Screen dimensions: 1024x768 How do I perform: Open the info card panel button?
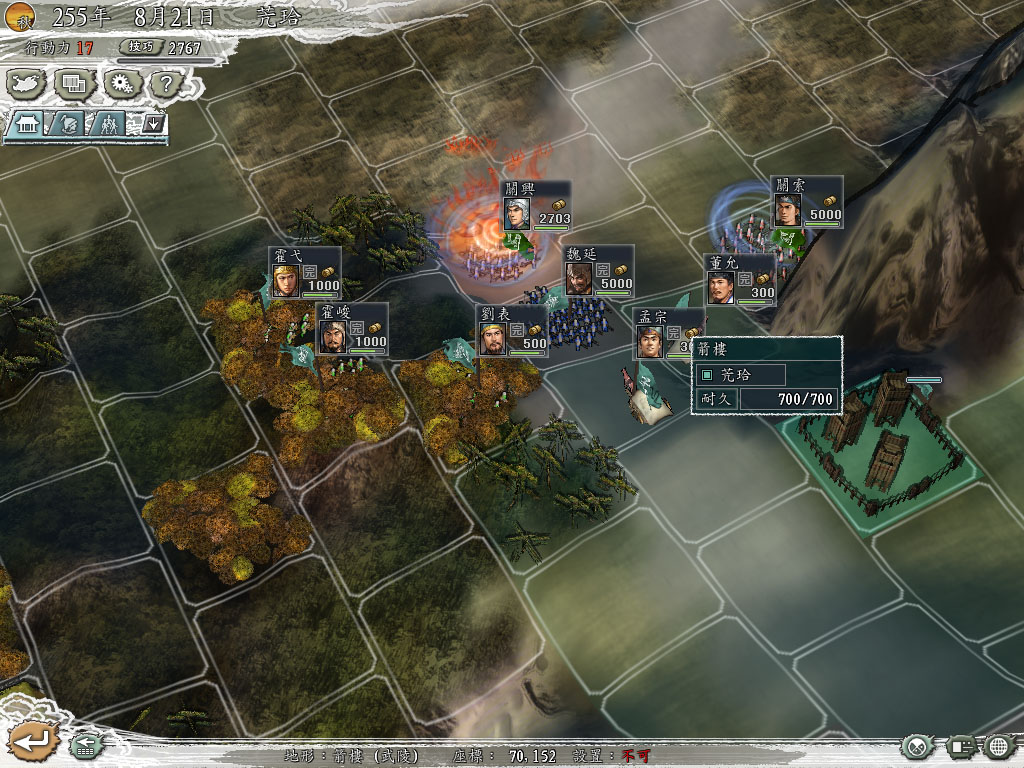tap(961, 746)
